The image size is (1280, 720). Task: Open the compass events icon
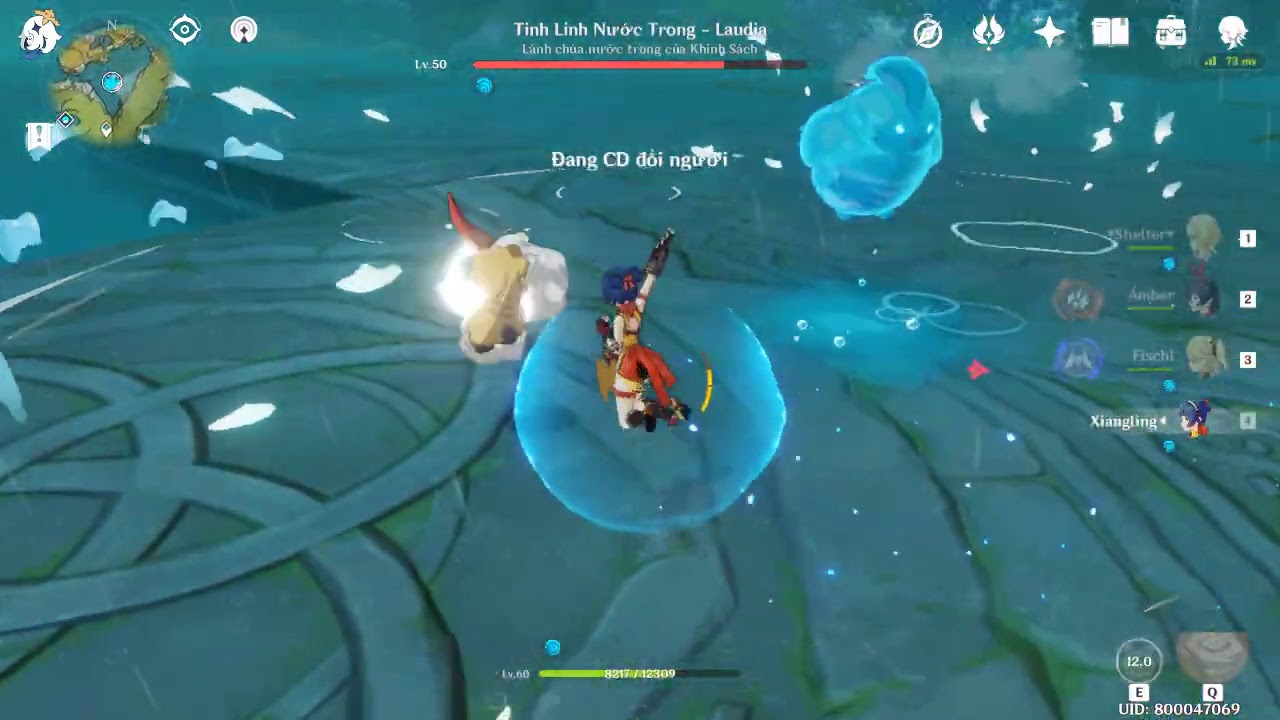(928, 33)
